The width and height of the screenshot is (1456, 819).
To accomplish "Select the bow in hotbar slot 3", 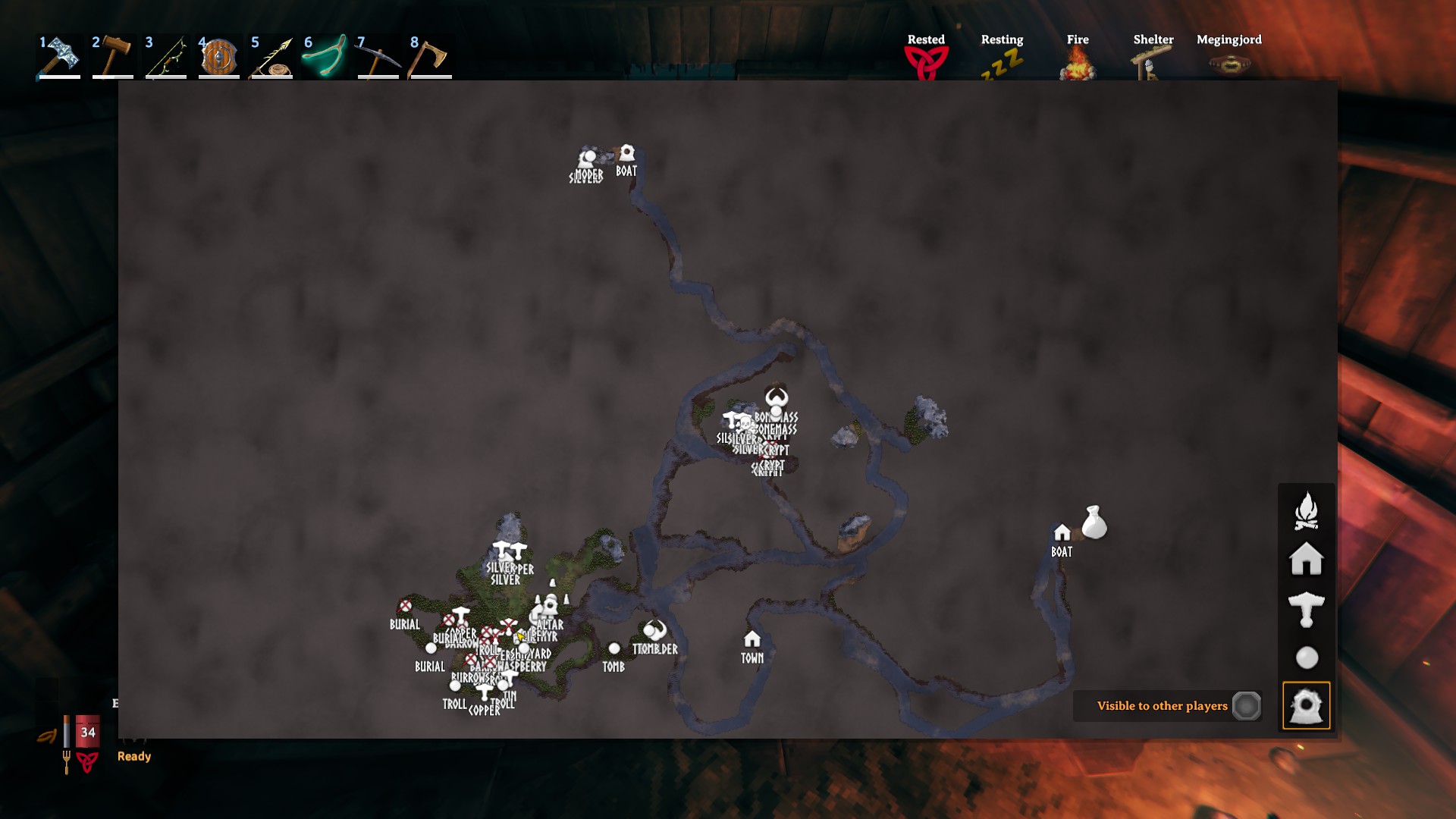I will pos(166,57).
